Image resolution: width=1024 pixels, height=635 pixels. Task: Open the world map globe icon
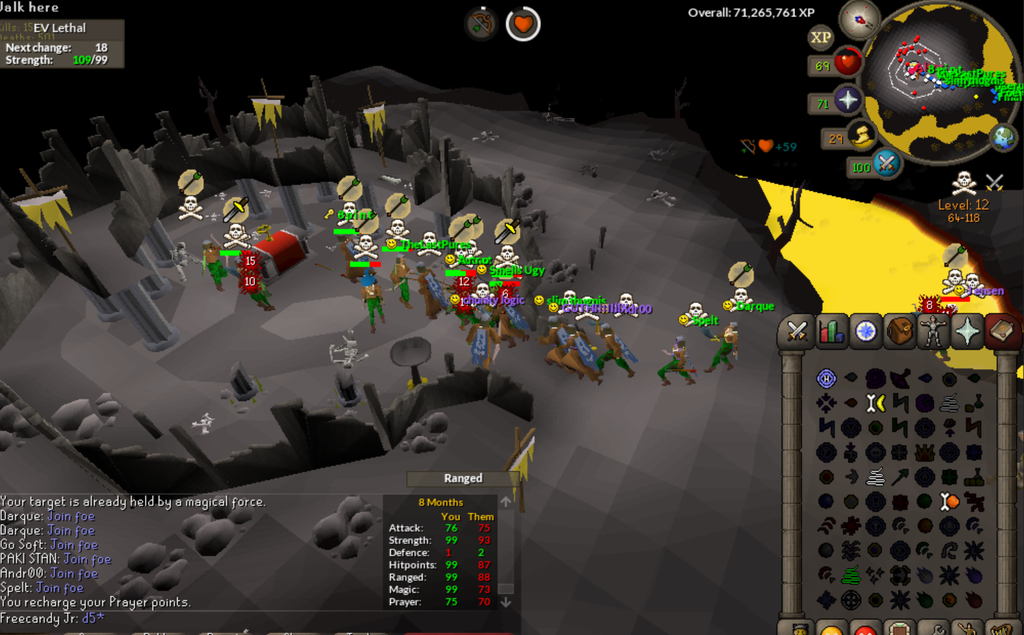(1003, 136)
